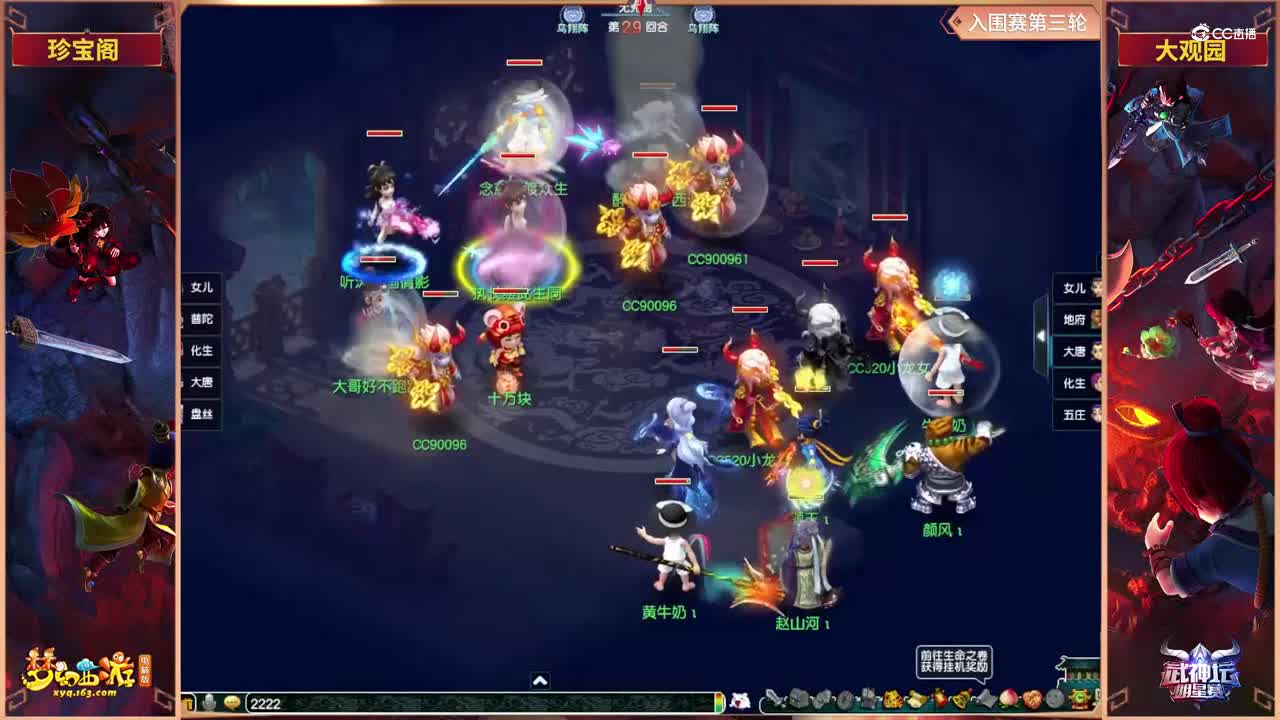Select the peach item icon in the bottom toolbar
1280x720 pixels.
coord(1007,700)
